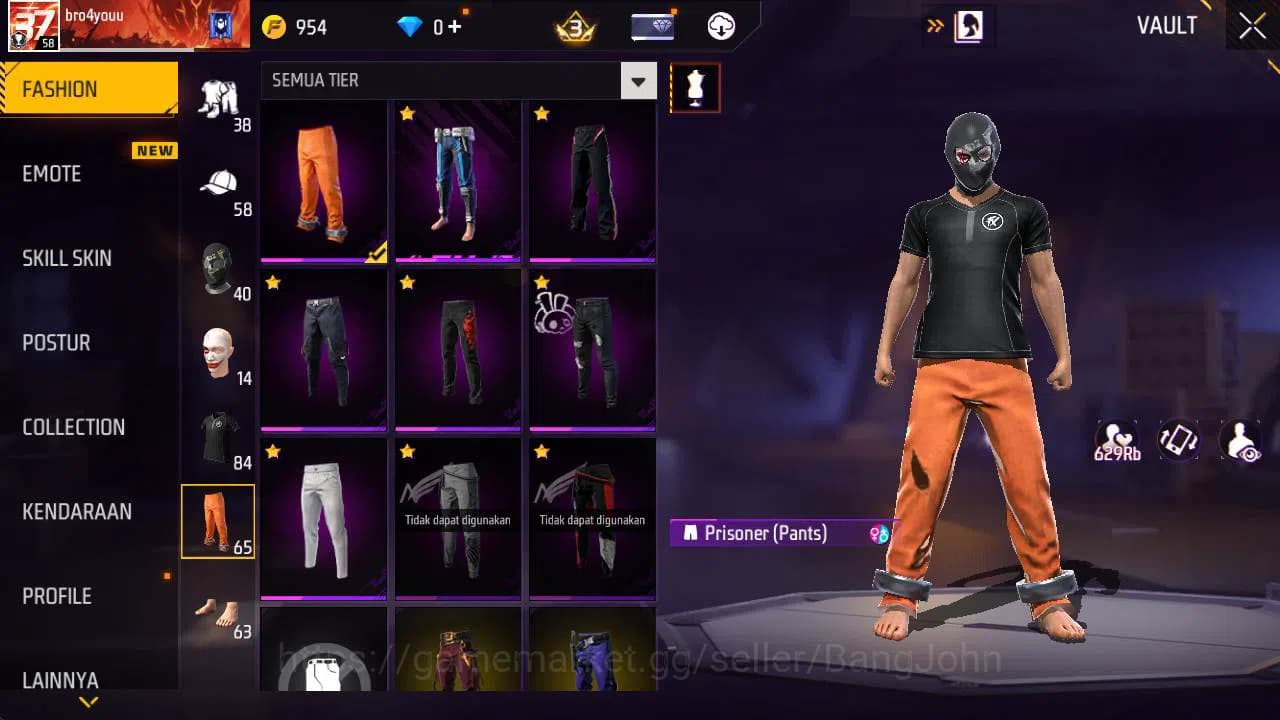This screenshot has width=1280, height=720.
Task: Tap the phone rotation icon beside character
Action: click(x=1177, y=440)
